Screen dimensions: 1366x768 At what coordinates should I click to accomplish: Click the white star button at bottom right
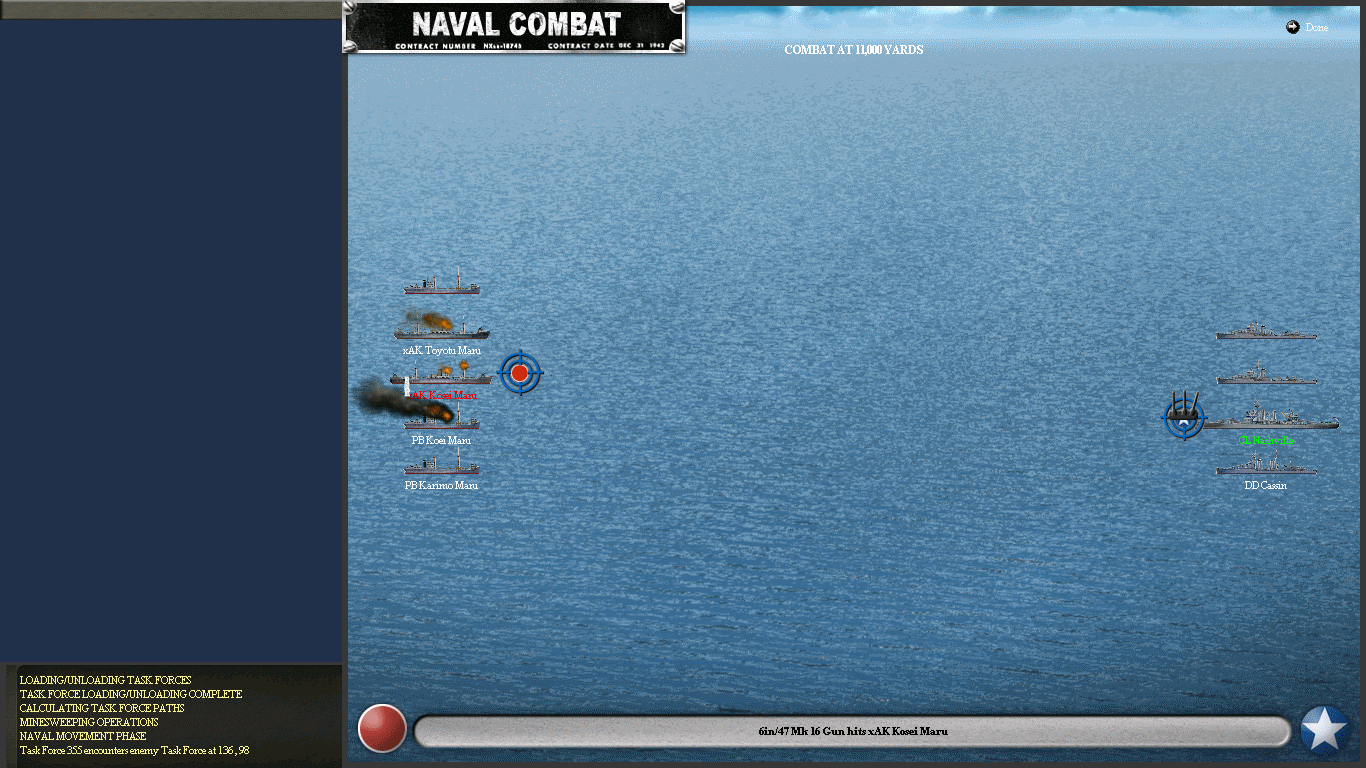1322,729
